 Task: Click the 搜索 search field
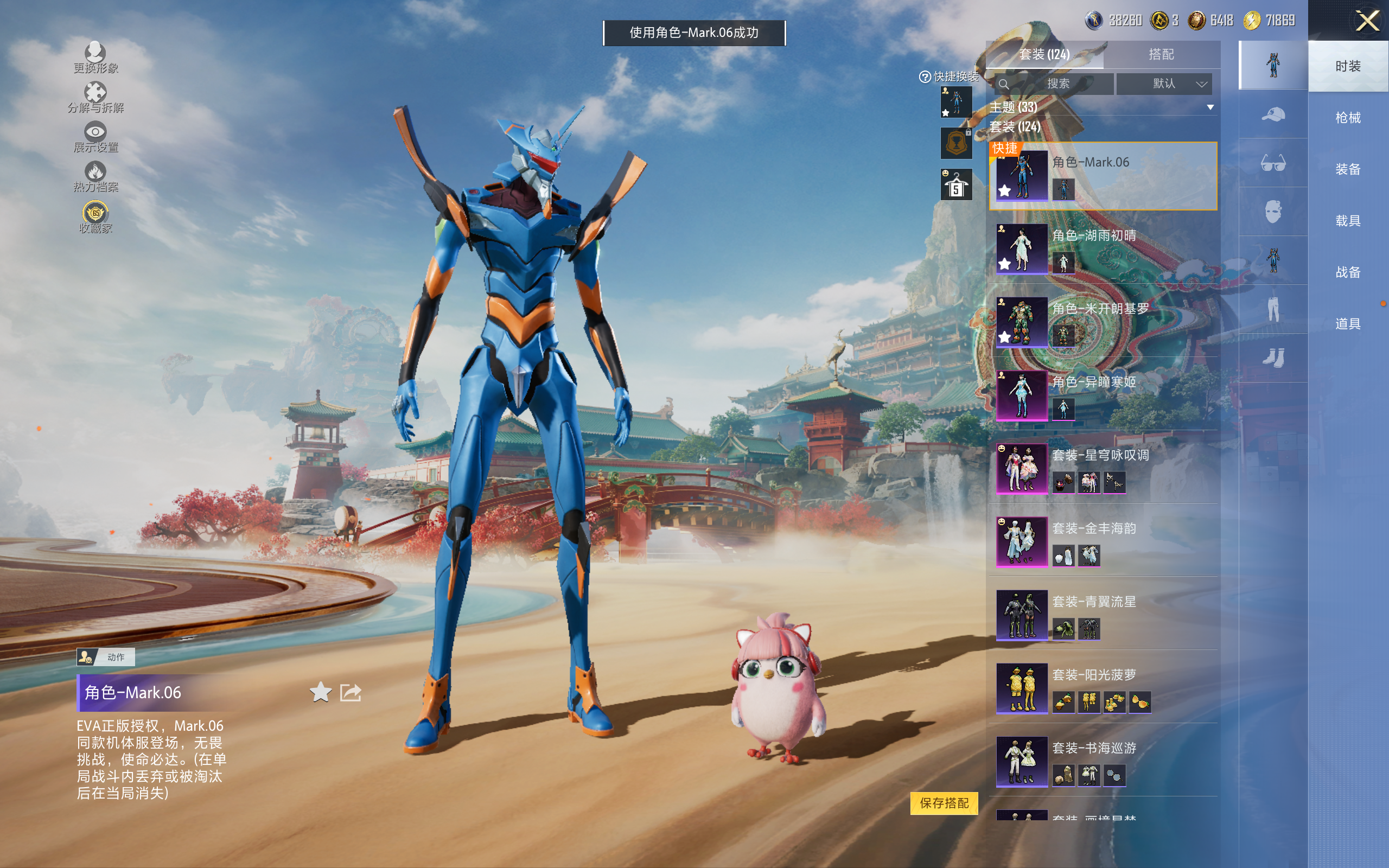[x=1055, y=84]
